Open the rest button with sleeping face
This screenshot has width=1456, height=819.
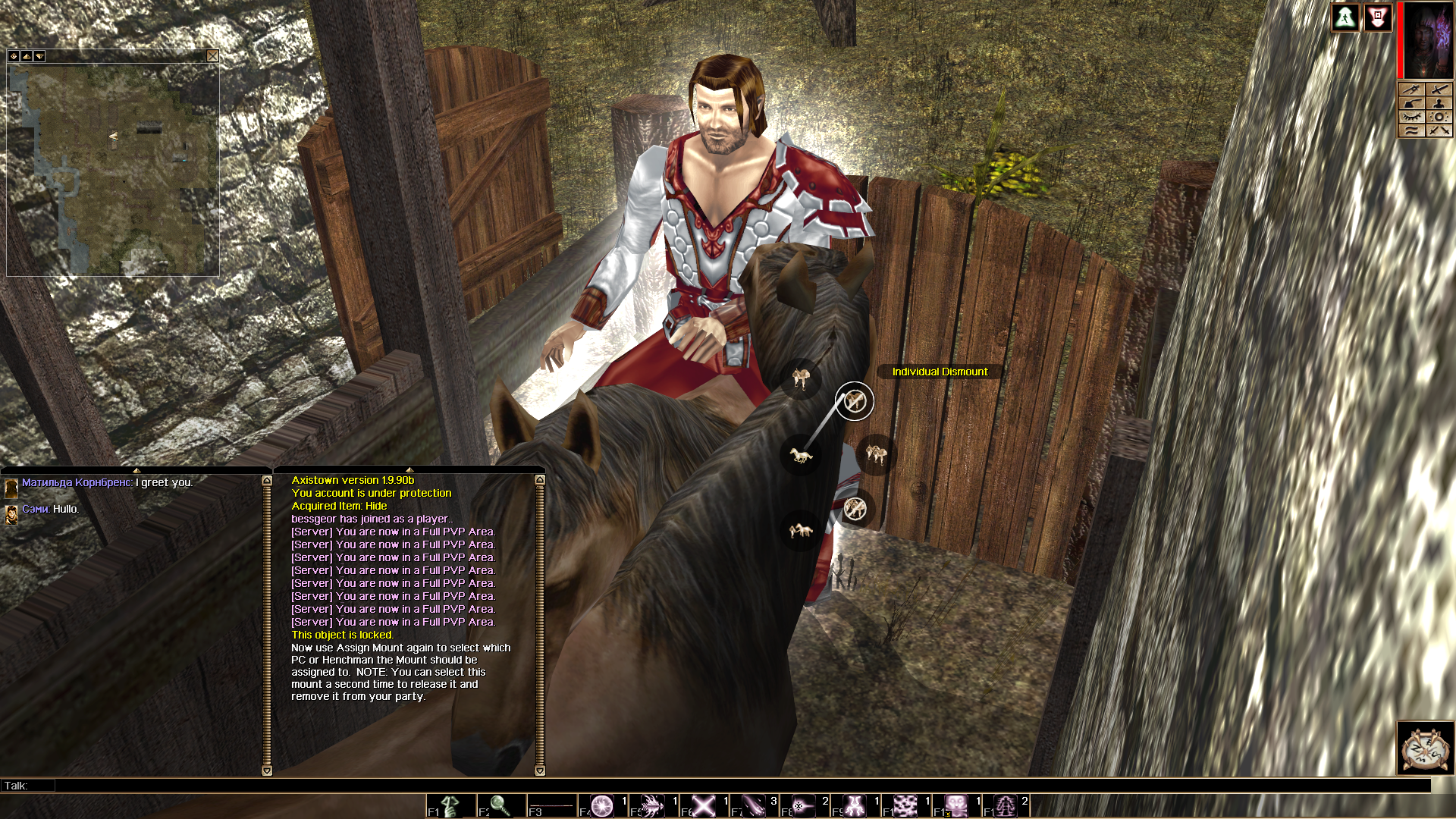[x=1425, y=748]
